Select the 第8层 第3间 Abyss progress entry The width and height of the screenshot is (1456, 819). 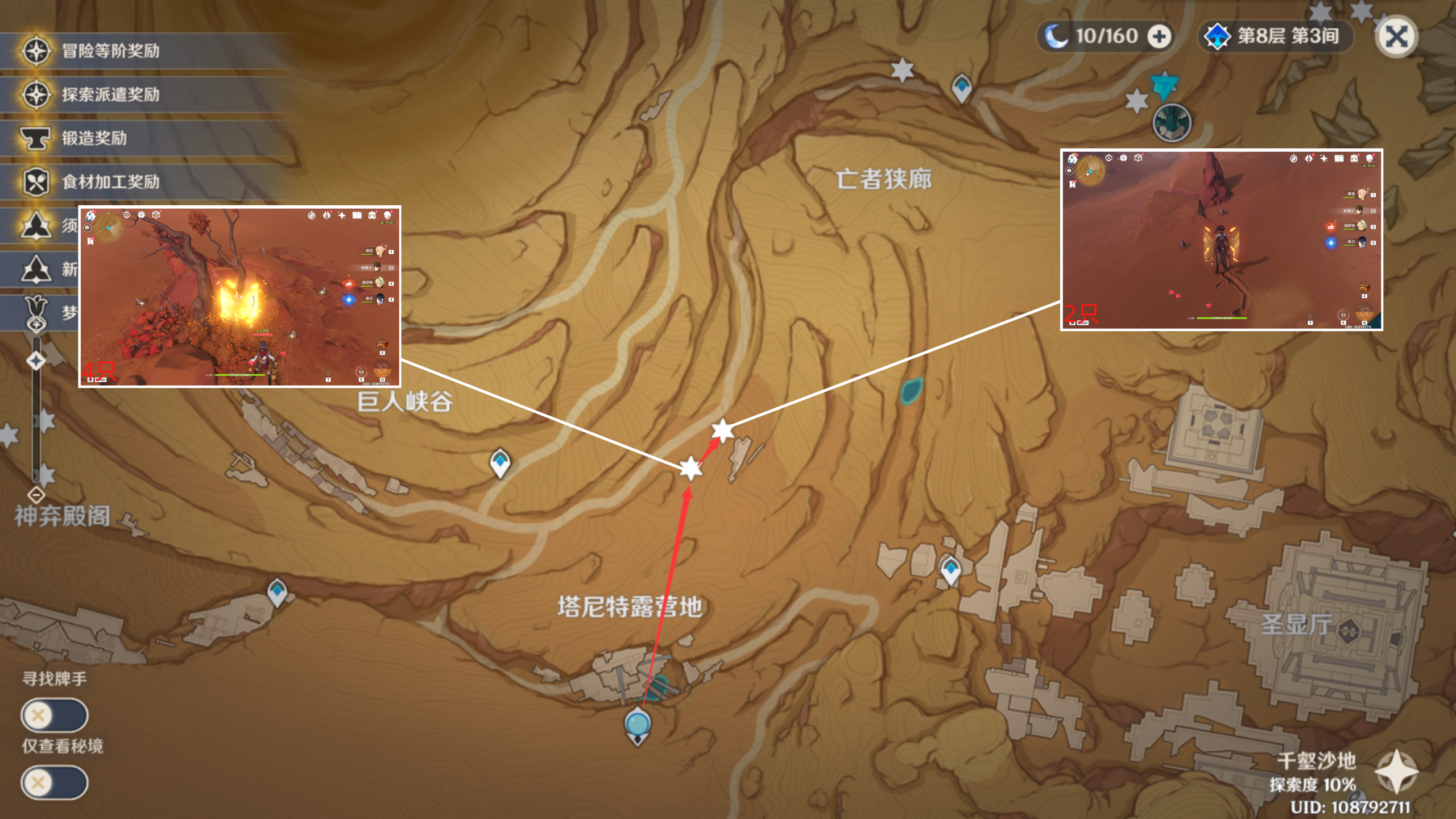tap(1287, 36)
